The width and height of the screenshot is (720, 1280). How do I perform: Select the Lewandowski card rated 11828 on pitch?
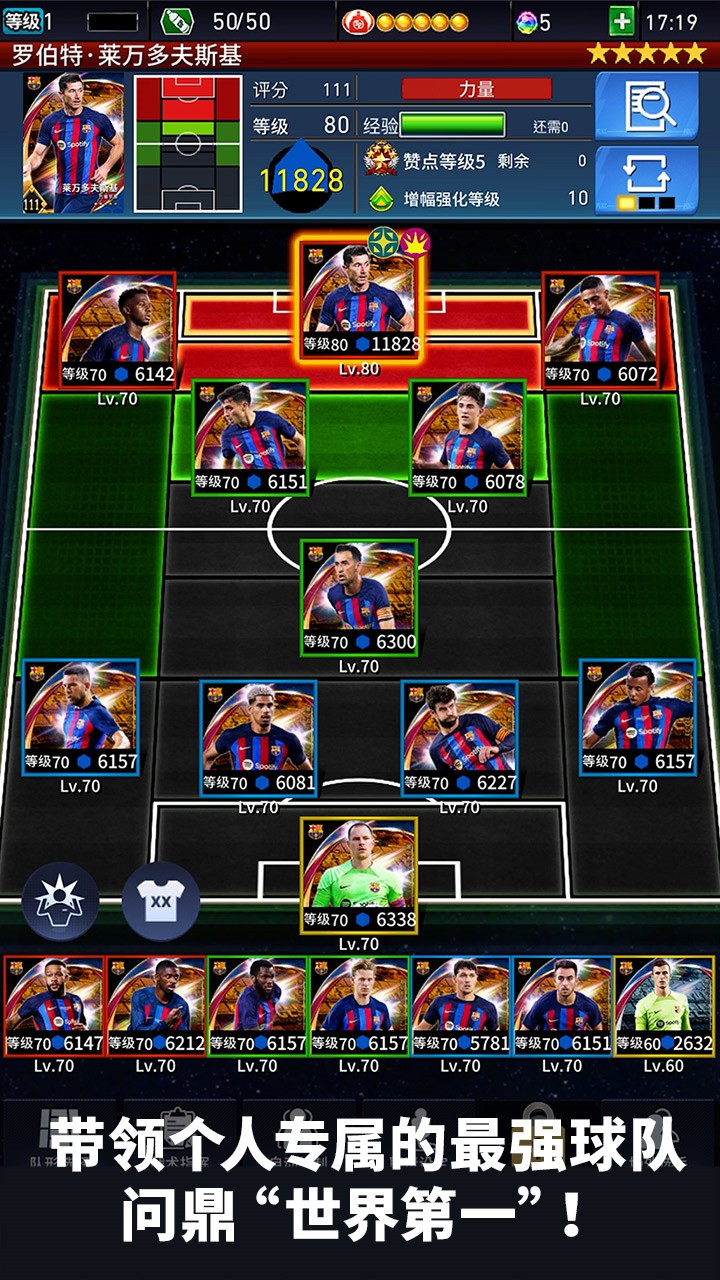point(360,300)
